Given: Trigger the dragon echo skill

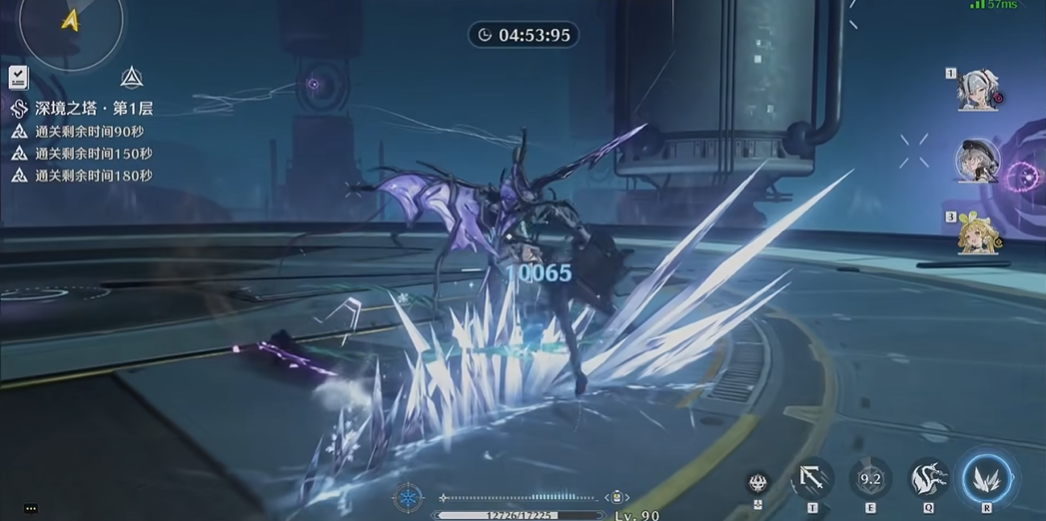Looking at the screenshot, I should tap(928, 479).
